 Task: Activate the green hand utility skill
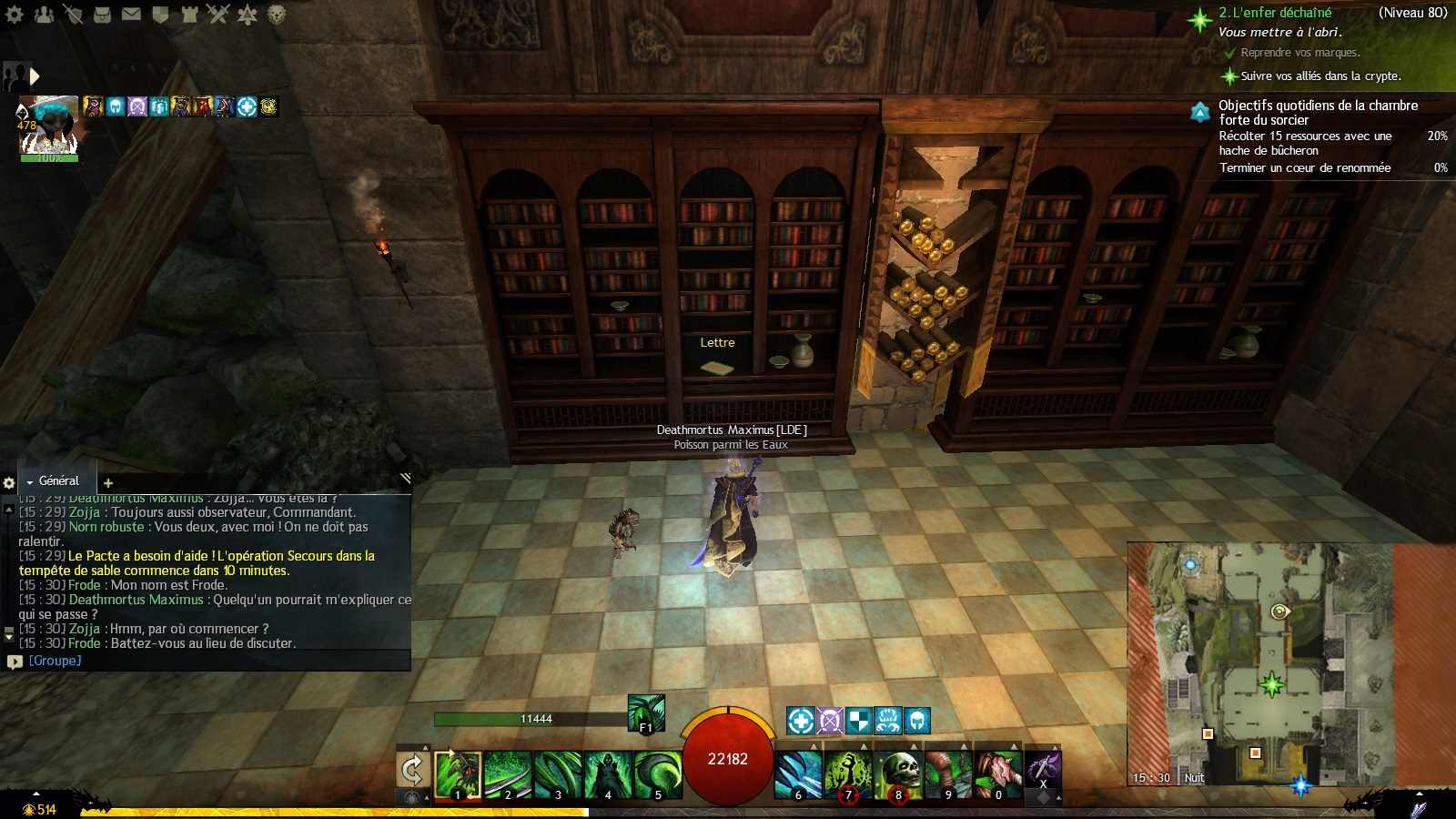[x=848, y=774]
